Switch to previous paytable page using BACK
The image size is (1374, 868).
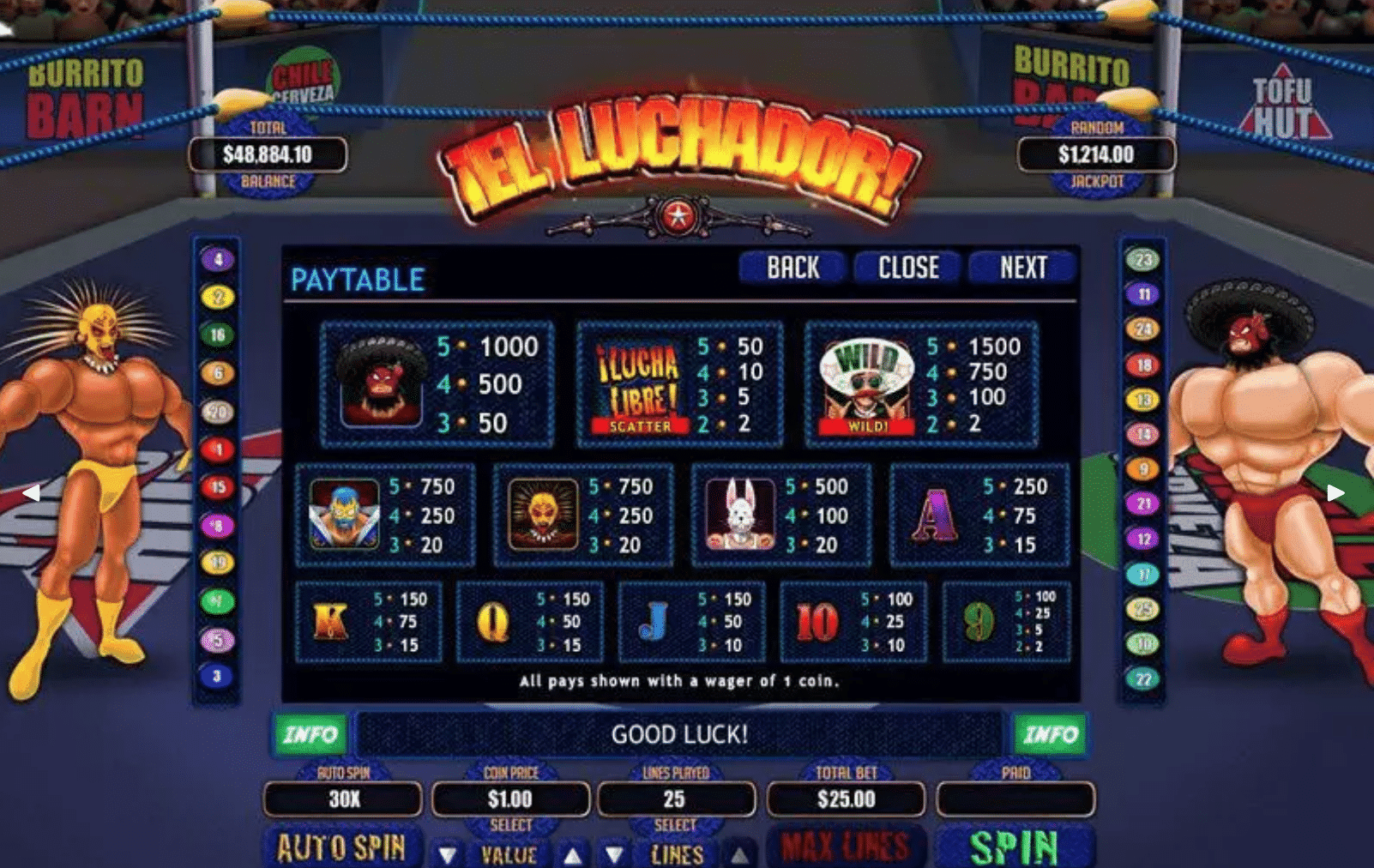[792, 268]
